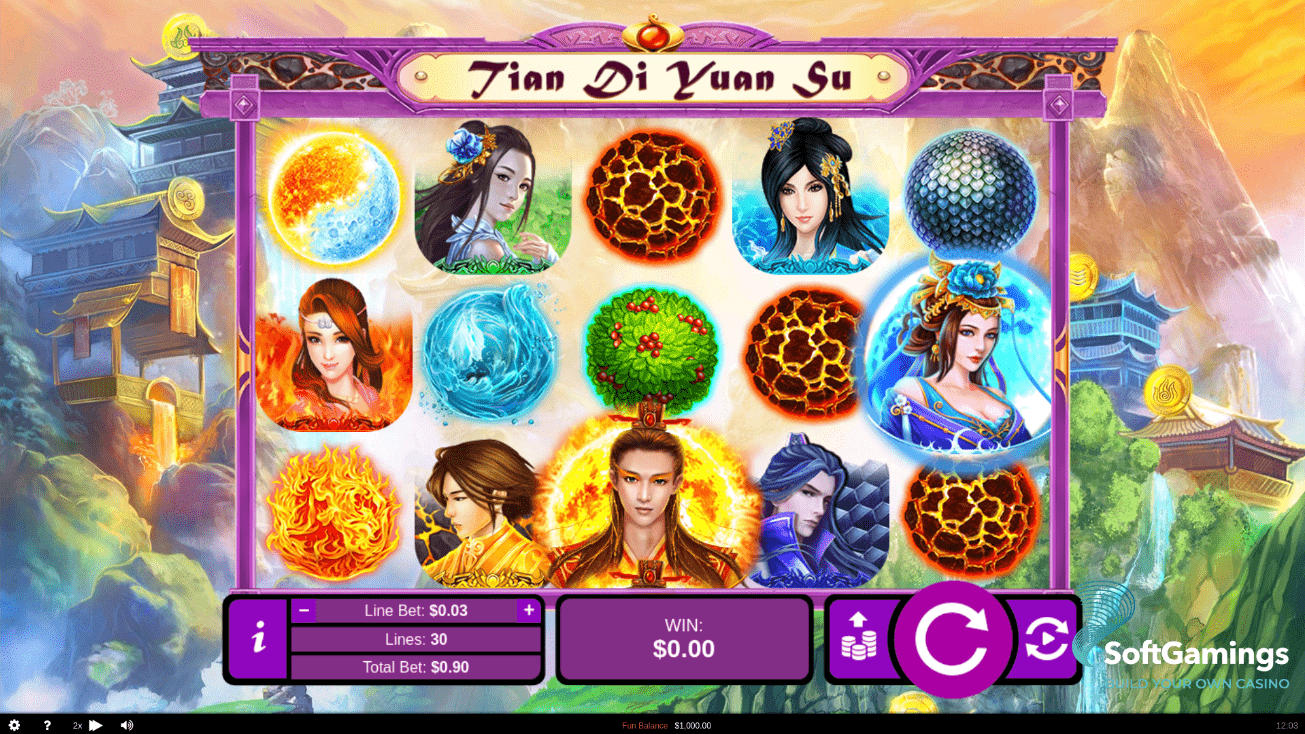Toggle 2x game speed
This screenshot has width=1305, height=734.
click(76, 724)
